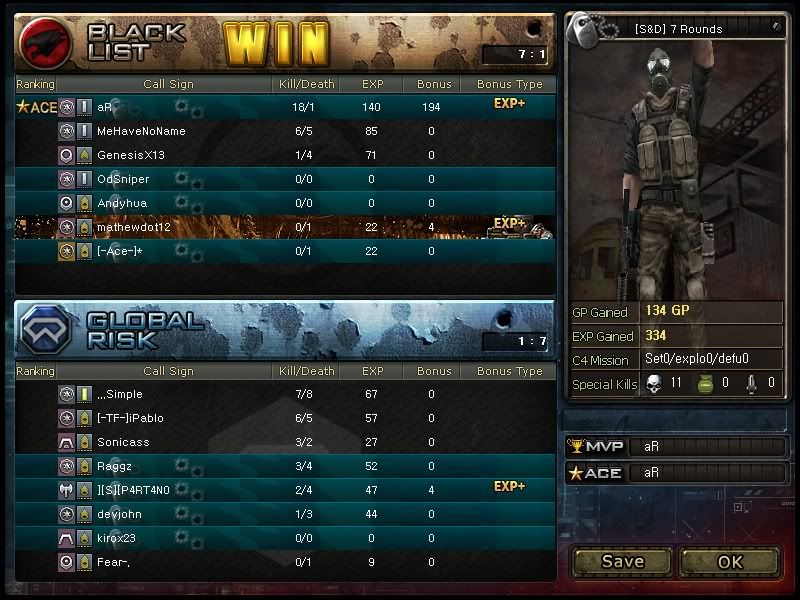Select player MeHaveNoName's scoreboard row
The image size is (800, 600).
[141, 131]
